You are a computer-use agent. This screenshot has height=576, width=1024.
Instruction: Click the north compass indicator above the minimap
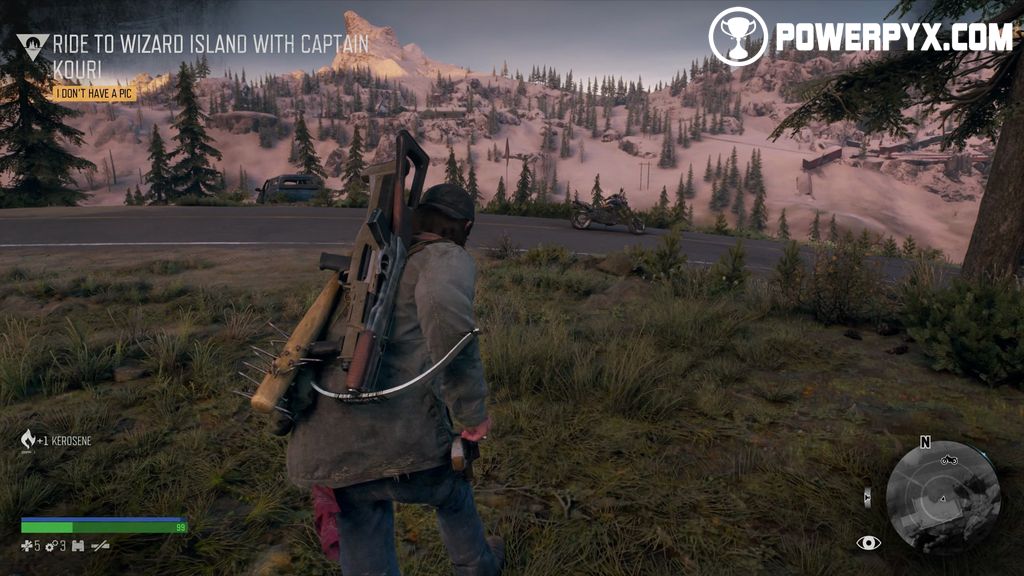click(925, 442)
